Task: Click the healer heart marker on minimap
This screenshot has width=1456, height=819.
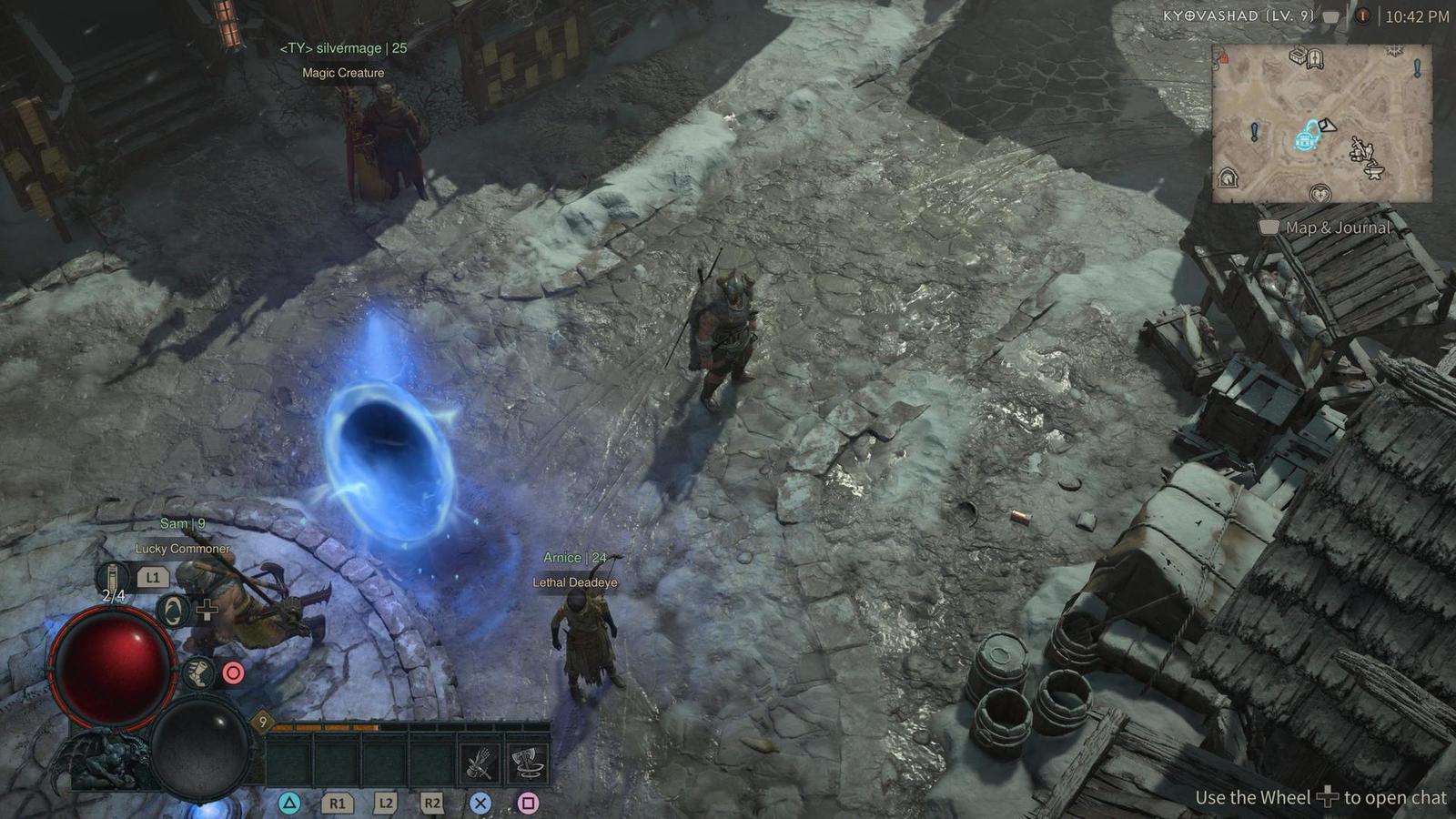Action: pos(1319,194)
